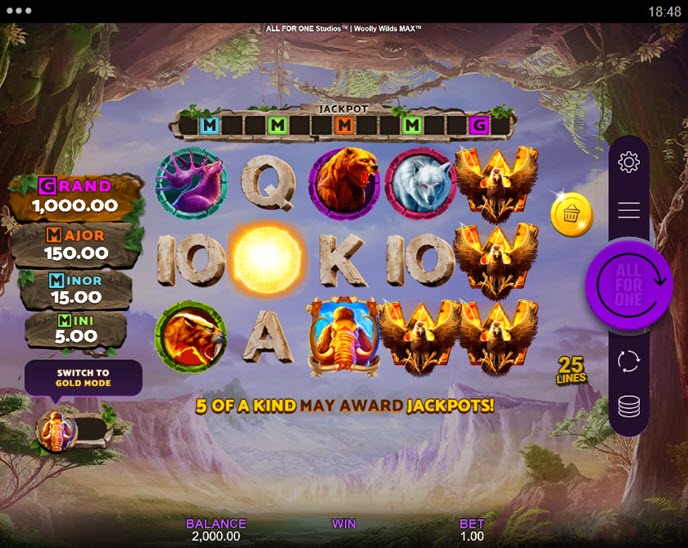Viewport: 688px width, 548px height.
Task: Click the three dots window menu
Action: coord(18,11)
